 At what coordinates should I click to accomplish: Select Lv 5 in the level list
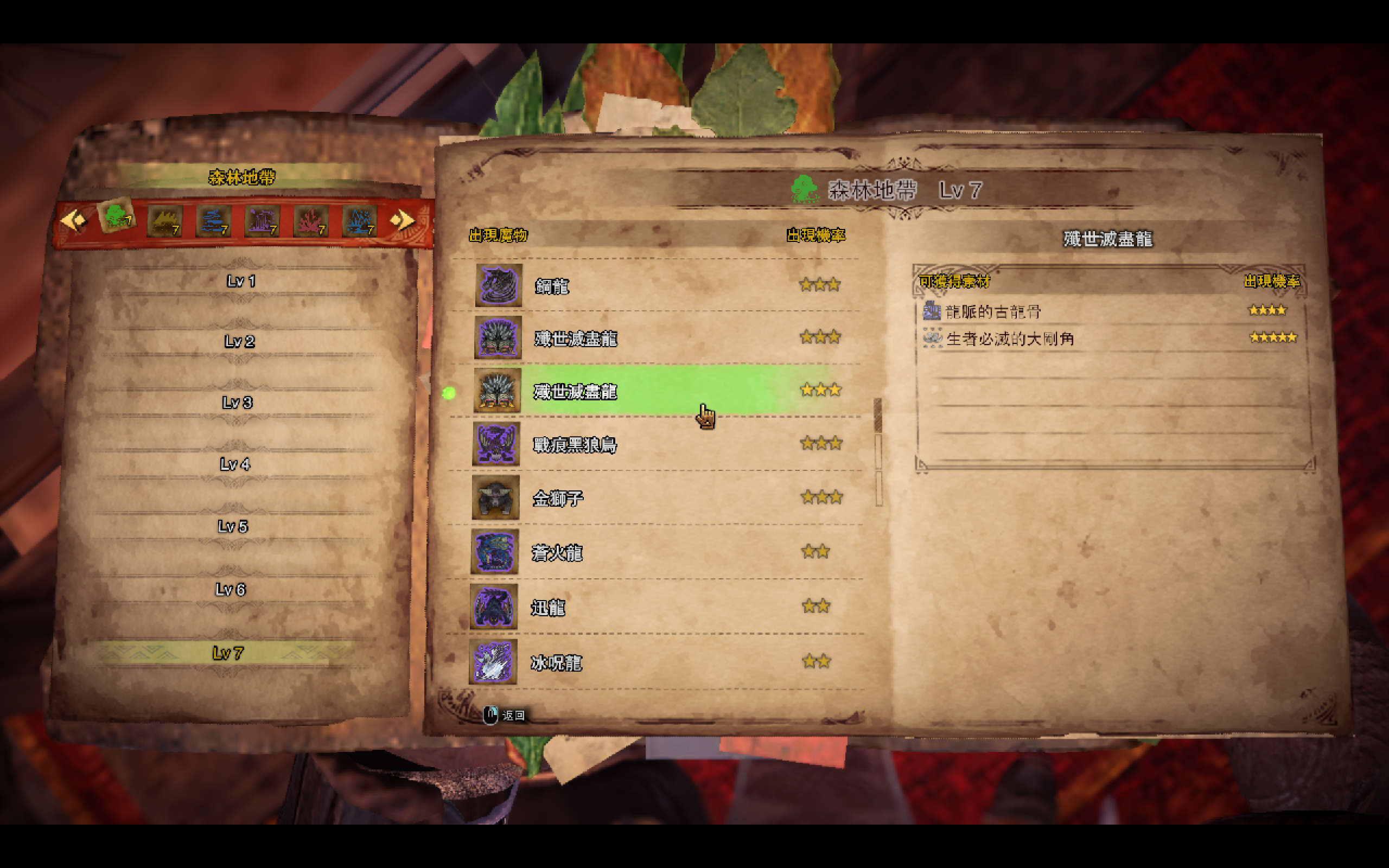(x=232, y=526)
